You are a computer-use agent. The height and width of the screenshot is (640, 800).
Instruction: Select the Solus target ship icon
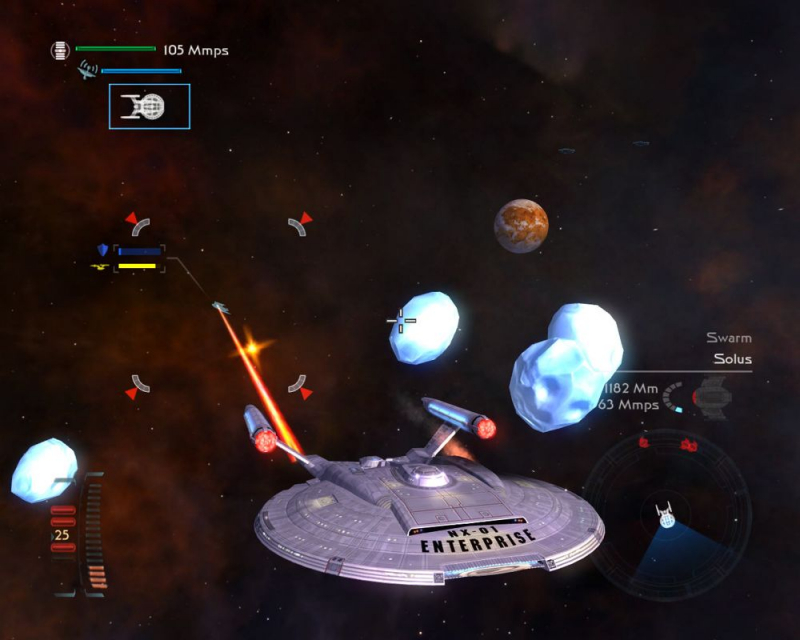[x=712, y=396]
